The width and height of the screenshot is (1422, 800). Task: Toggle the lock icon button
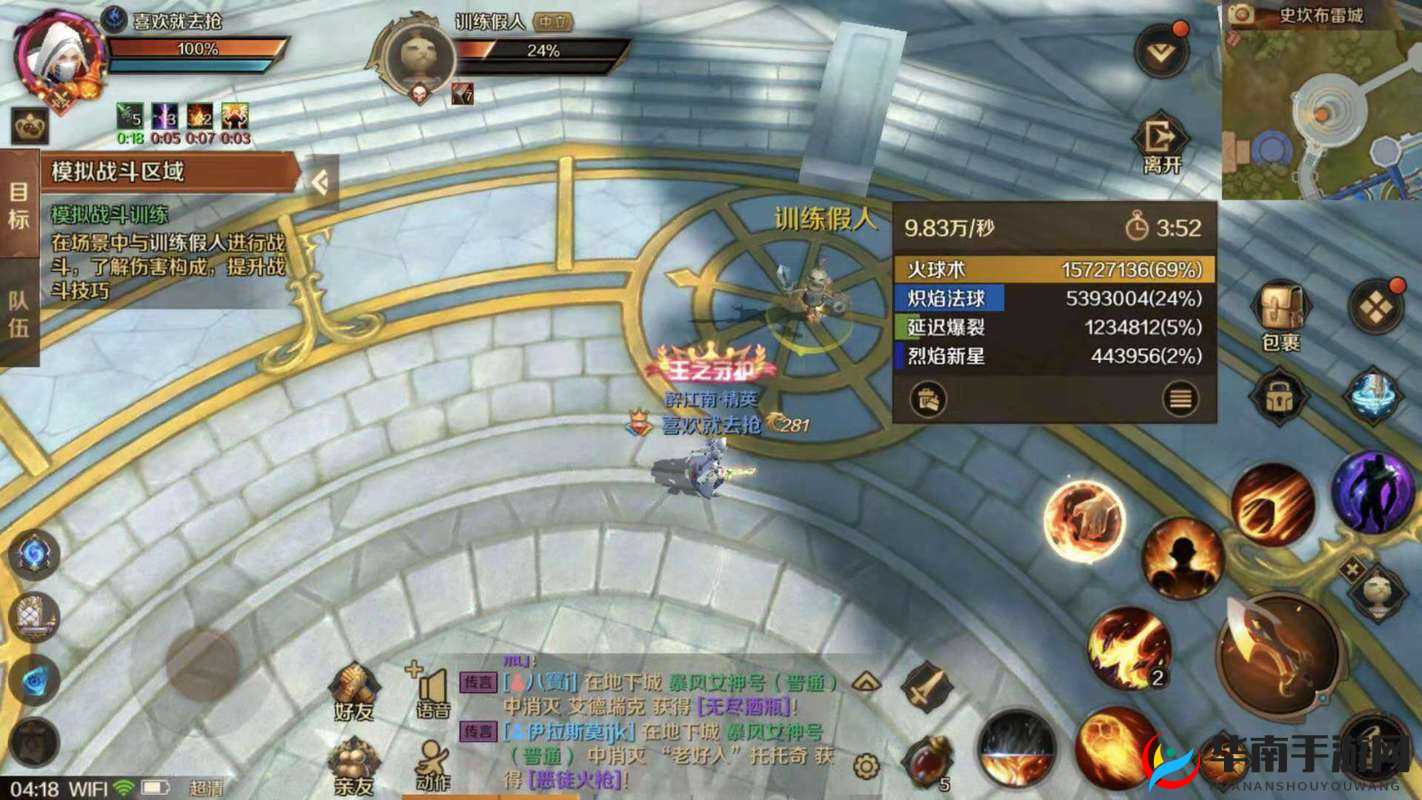[1278, 396]
